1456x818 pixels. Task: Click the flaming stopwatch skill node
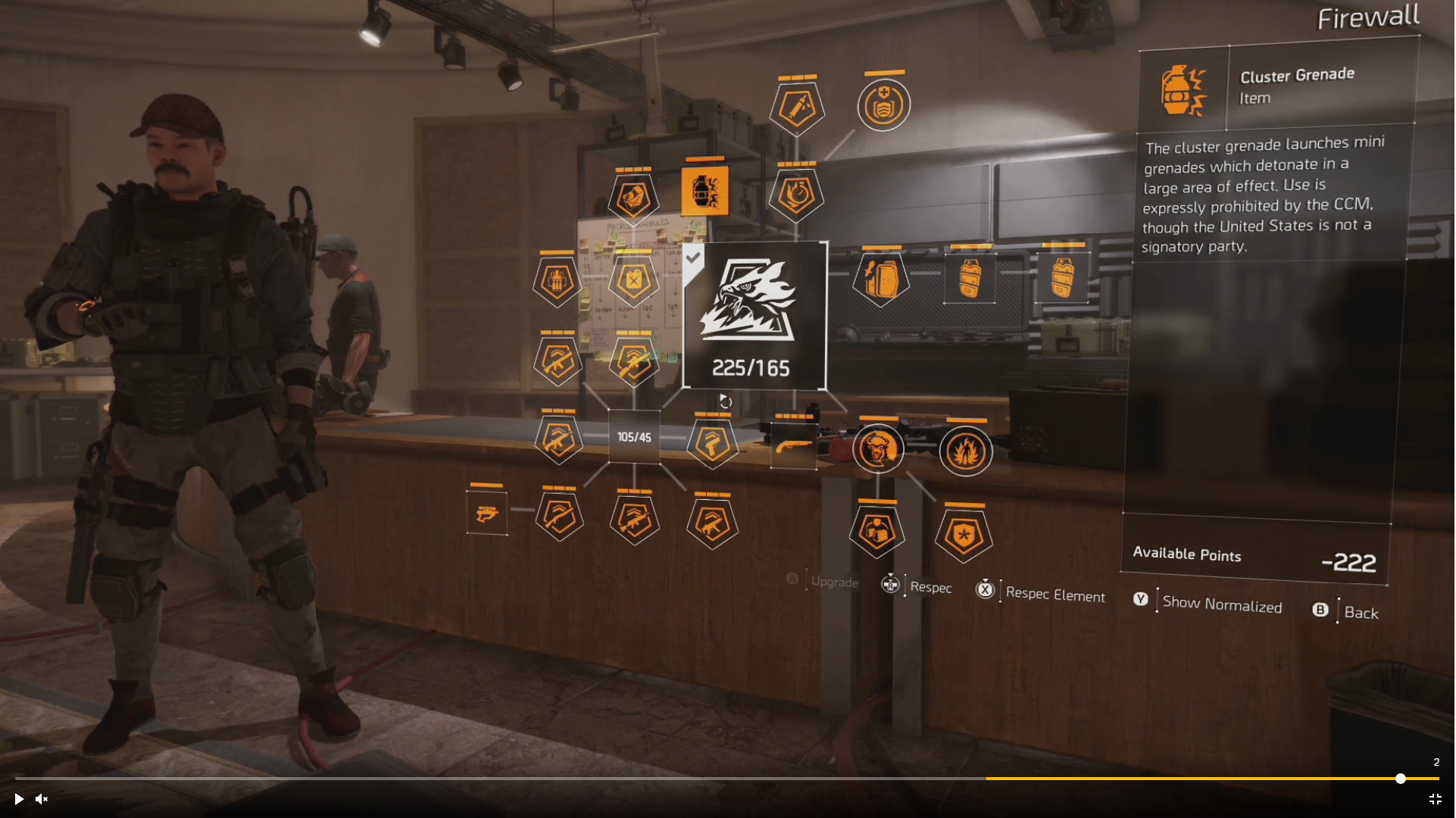pos(796,192)
